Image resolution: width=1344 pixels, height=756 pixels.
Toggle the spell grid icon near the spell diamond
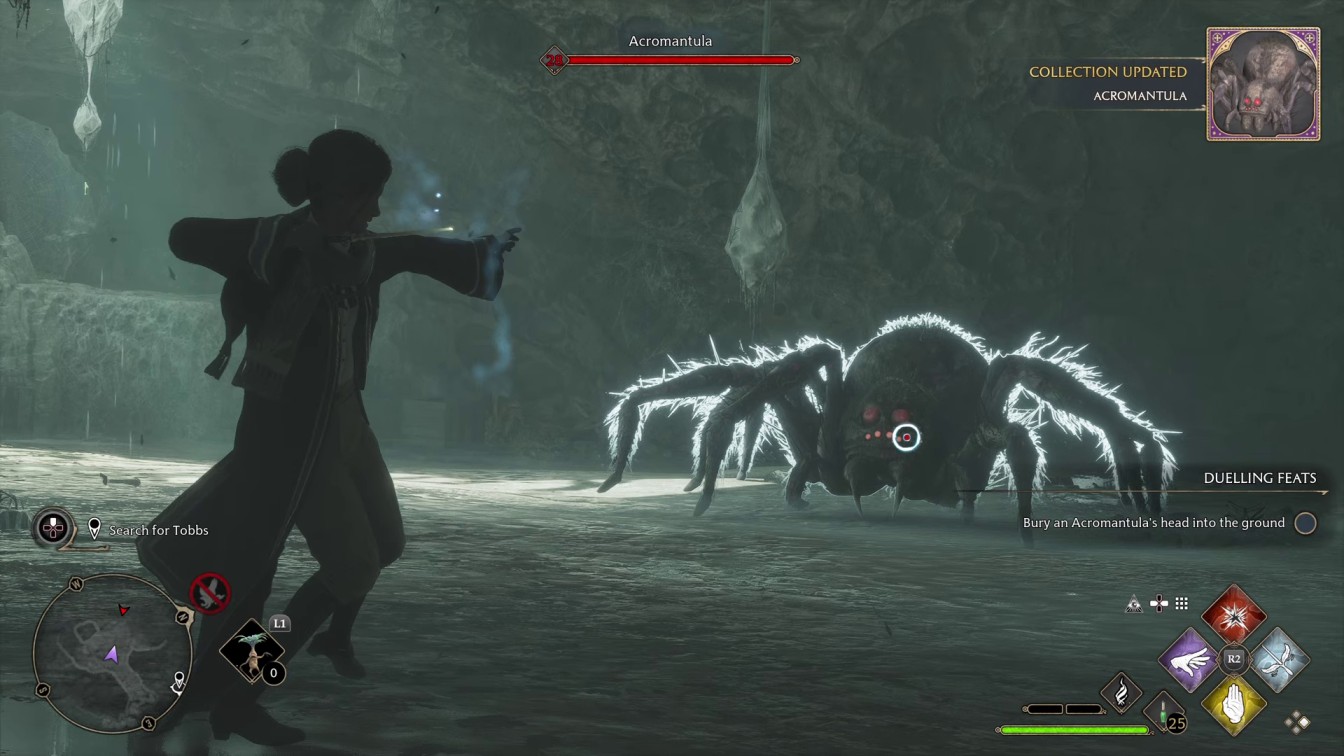(x=1182, y=602)
